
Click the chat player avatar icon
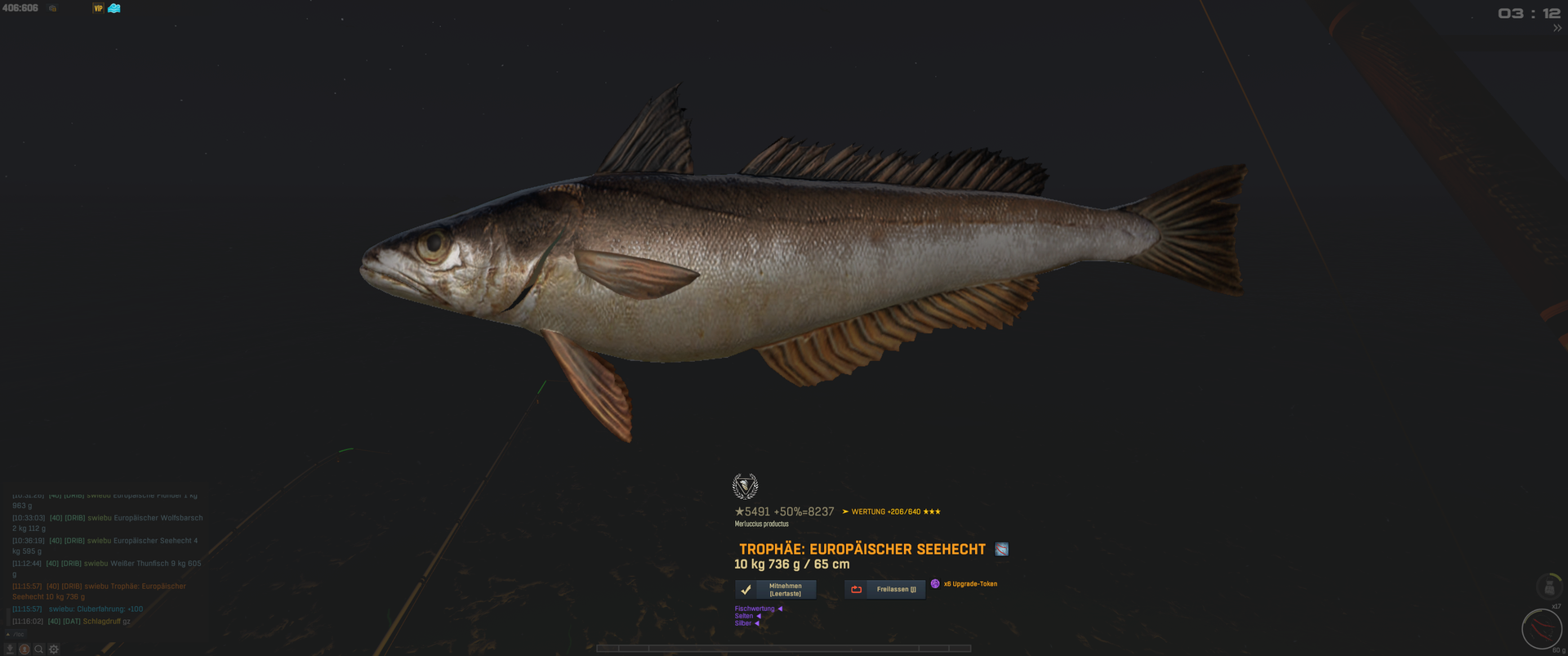click(x=24, y=649)
